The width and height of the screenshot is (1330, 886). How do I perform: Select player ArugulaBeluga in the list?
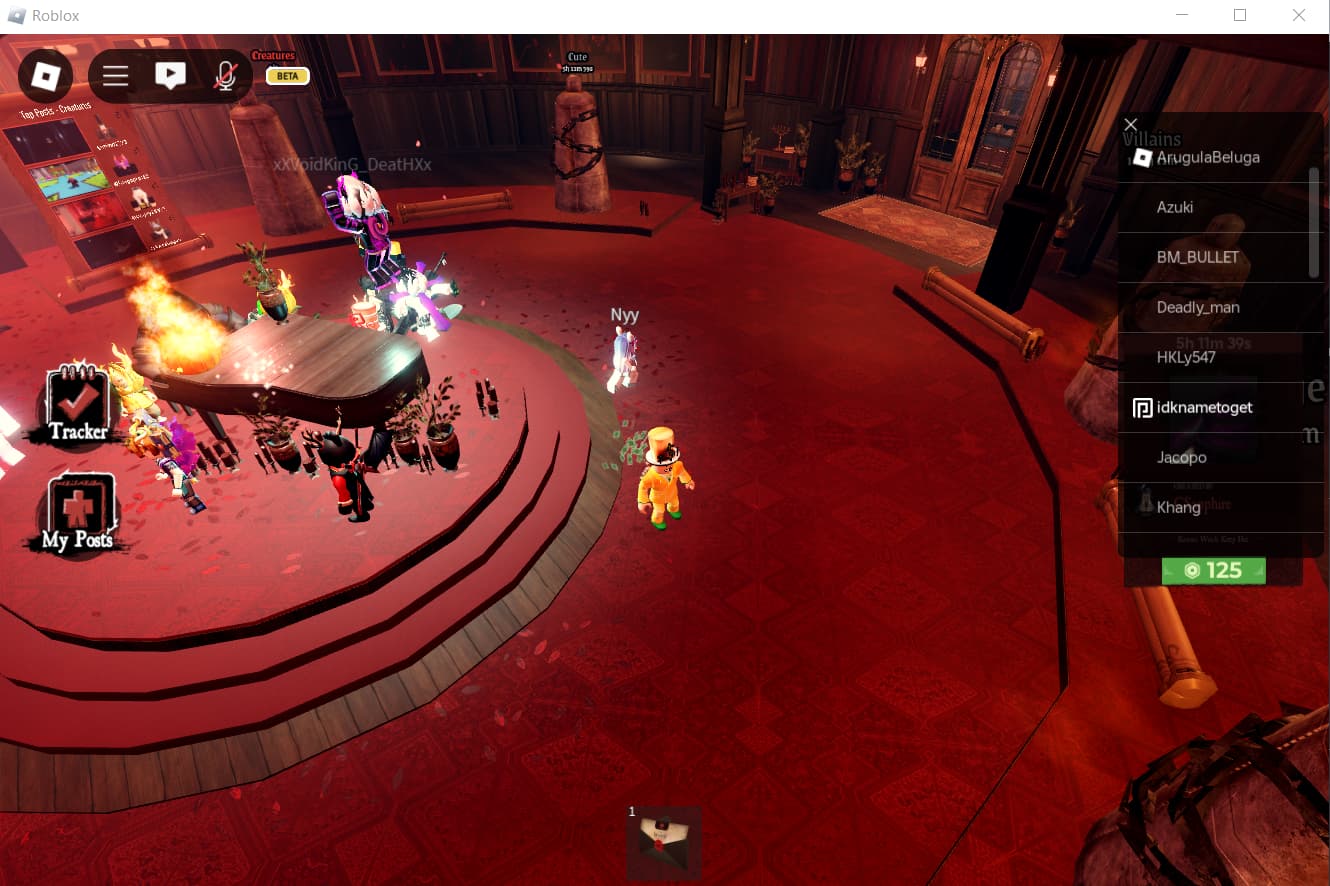(x=1207, y=158)
